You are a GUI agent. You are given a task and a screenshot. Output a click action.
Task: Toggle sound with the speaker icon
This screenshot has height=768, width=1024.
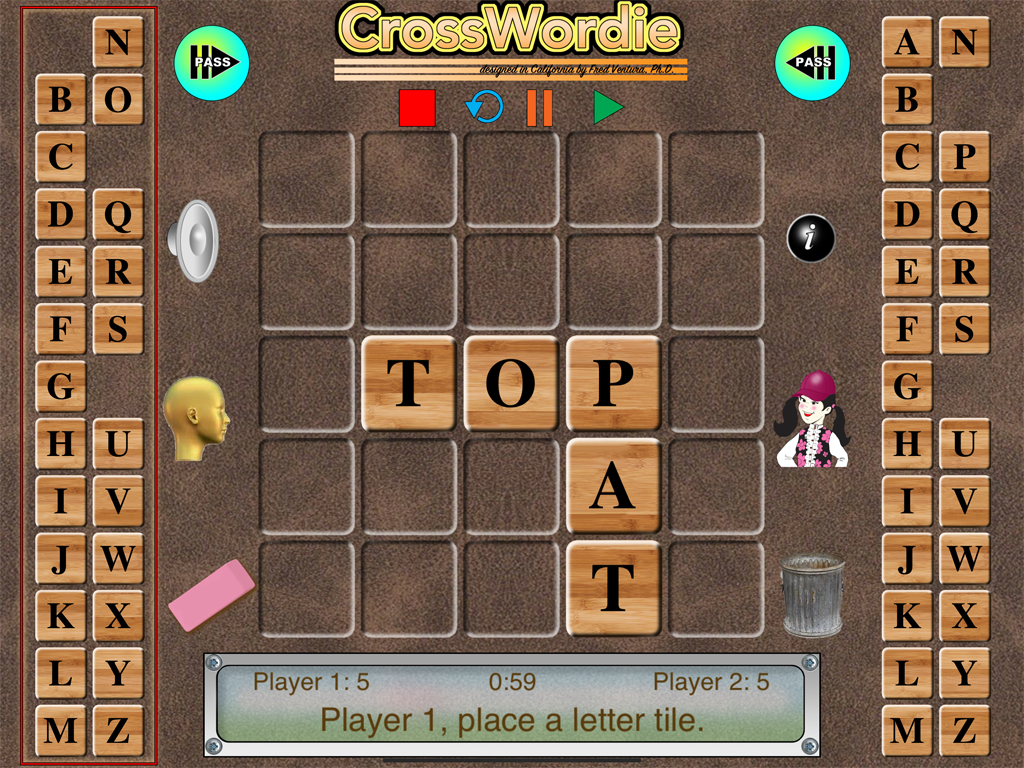coord(193,240)
